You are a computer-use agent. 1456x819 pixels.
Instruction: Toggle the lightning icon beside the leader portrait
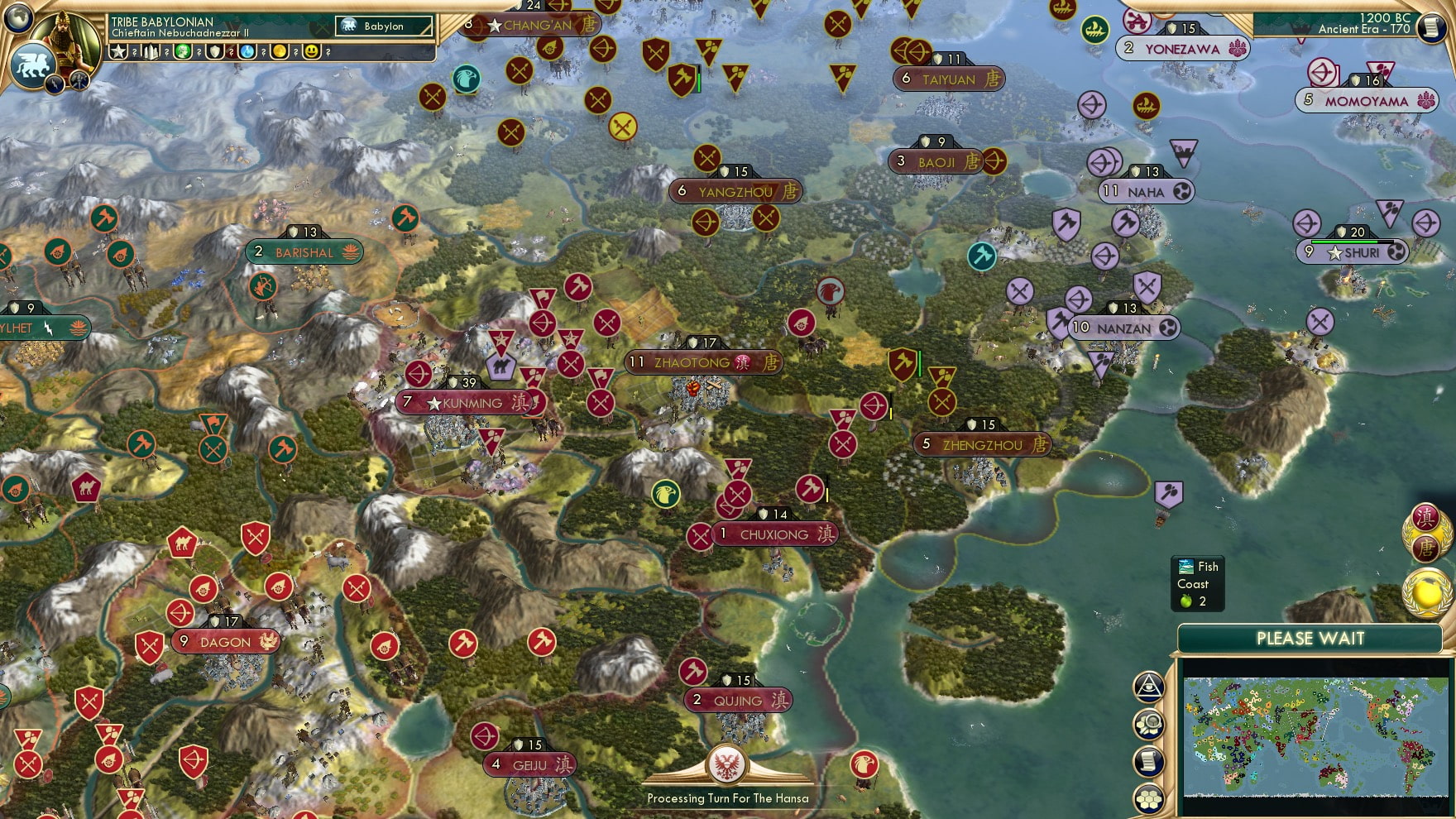[x=53, y=84]
